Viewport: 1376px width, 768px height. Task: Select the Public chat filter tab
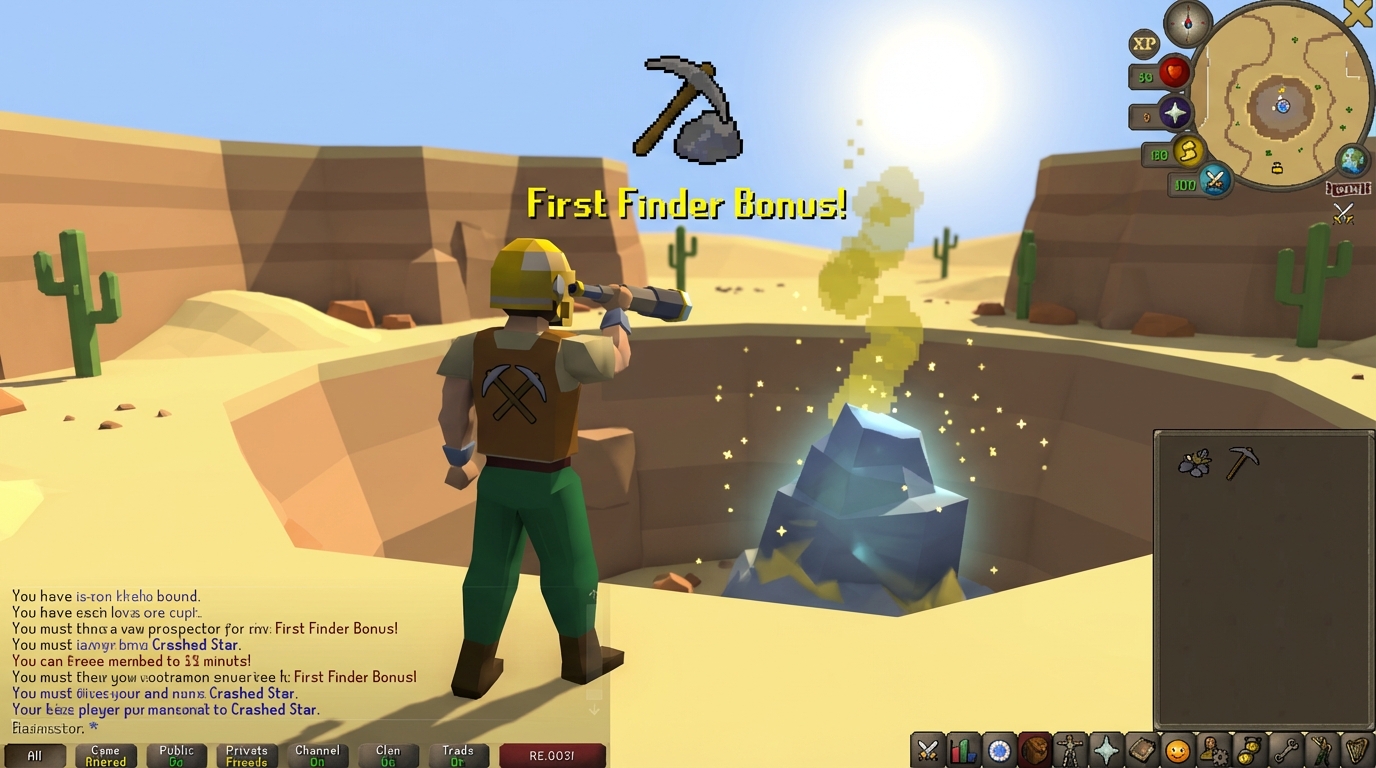177,756
